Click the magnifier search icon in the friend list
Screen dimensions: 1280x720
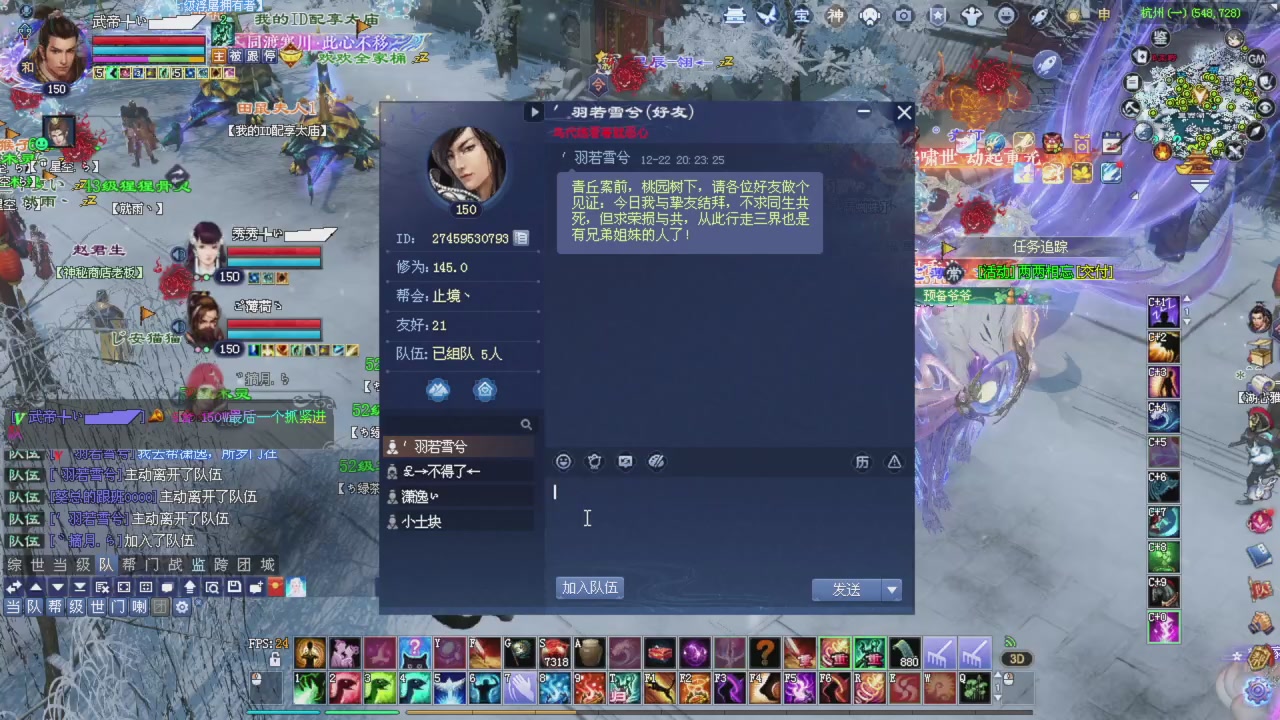pyautogui.click(x=527, y=424)
